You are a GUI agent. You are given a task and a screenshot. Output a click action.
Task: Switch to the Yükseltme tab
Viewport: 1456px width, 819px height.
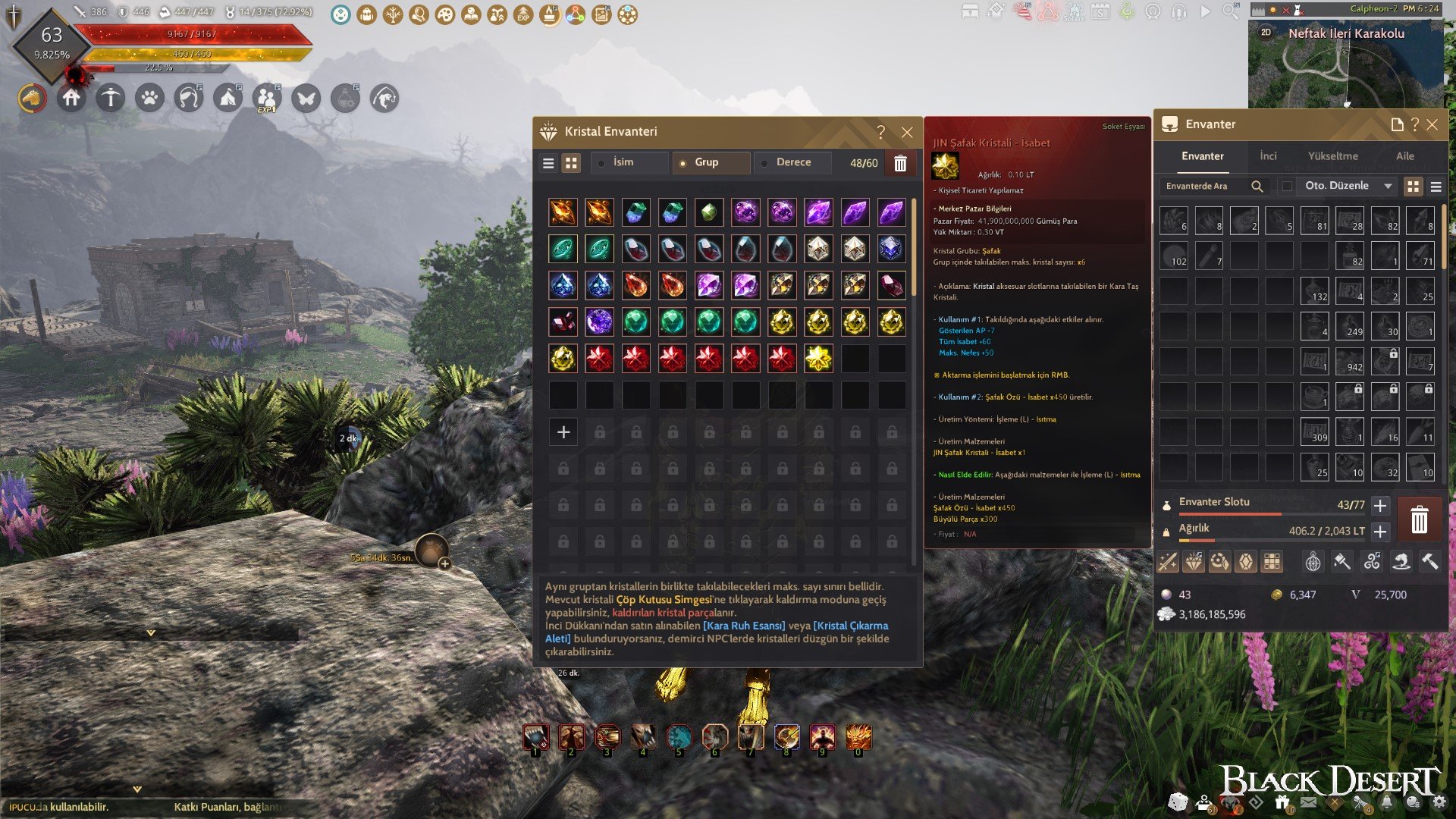point(1332,156)
